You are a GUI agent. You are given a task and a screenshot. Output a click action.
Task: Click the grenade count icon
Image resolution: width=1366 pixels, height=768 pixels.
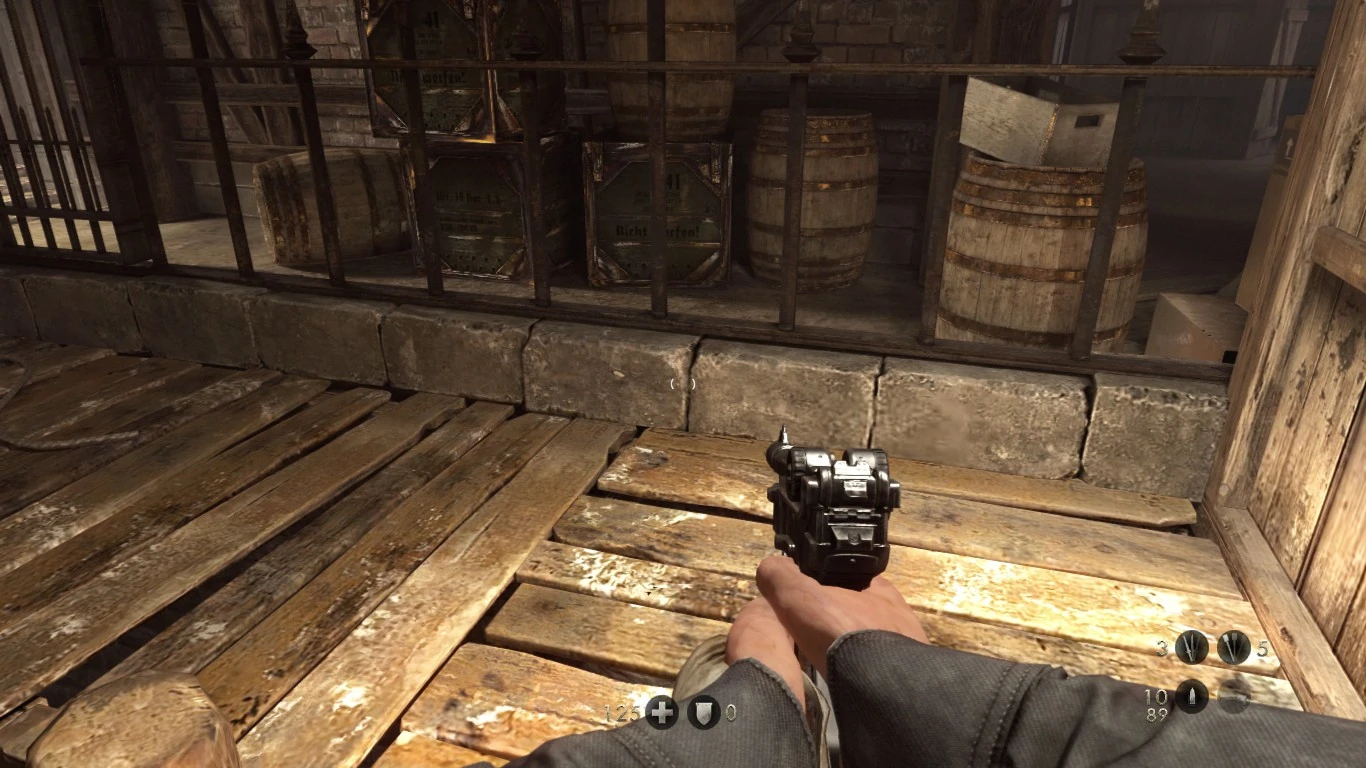(1191, 648)
